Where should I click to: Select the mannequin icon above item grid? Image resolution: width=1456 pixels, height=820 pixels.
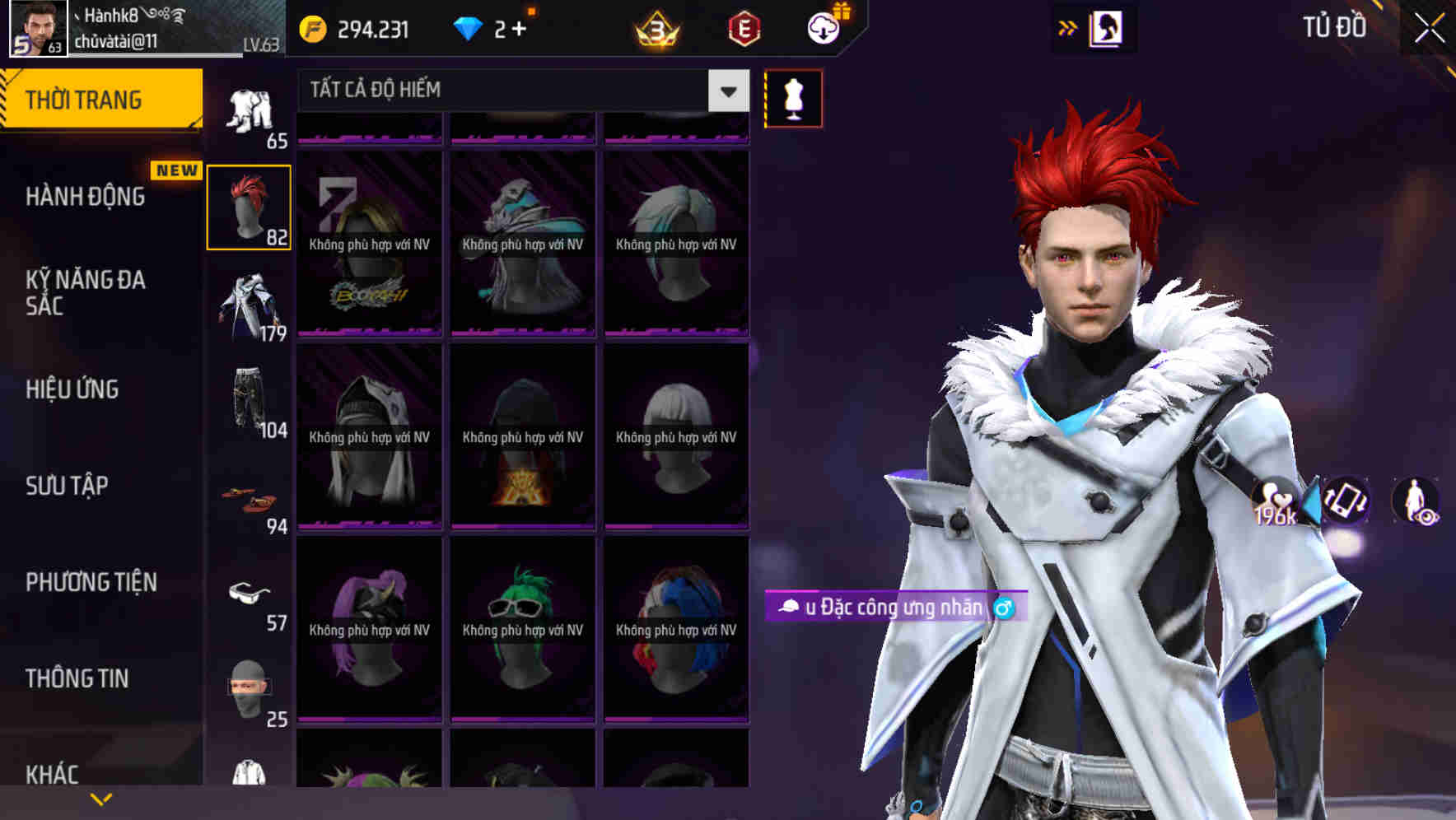pos(793,96)
